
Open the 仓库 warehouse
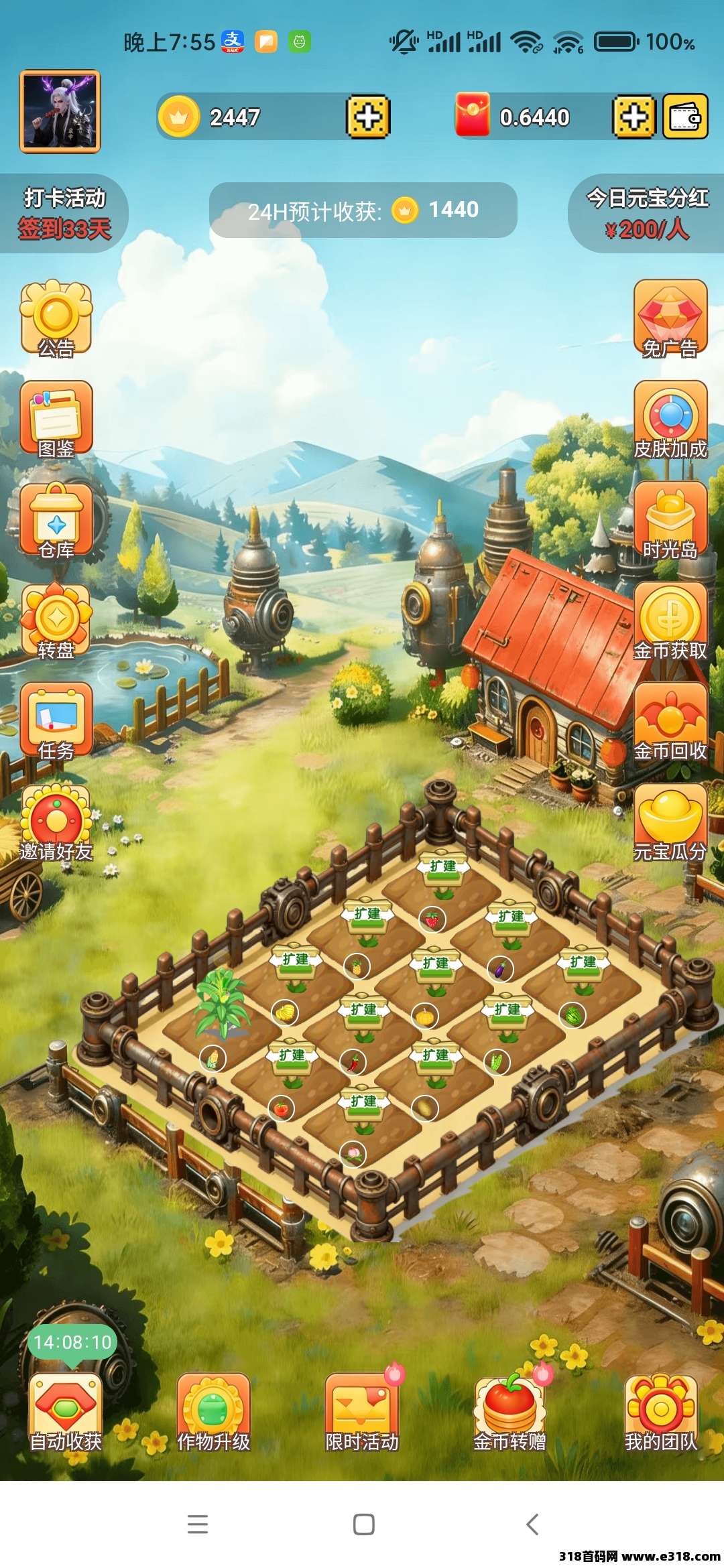pyautogui.click(x=56, y=521)
